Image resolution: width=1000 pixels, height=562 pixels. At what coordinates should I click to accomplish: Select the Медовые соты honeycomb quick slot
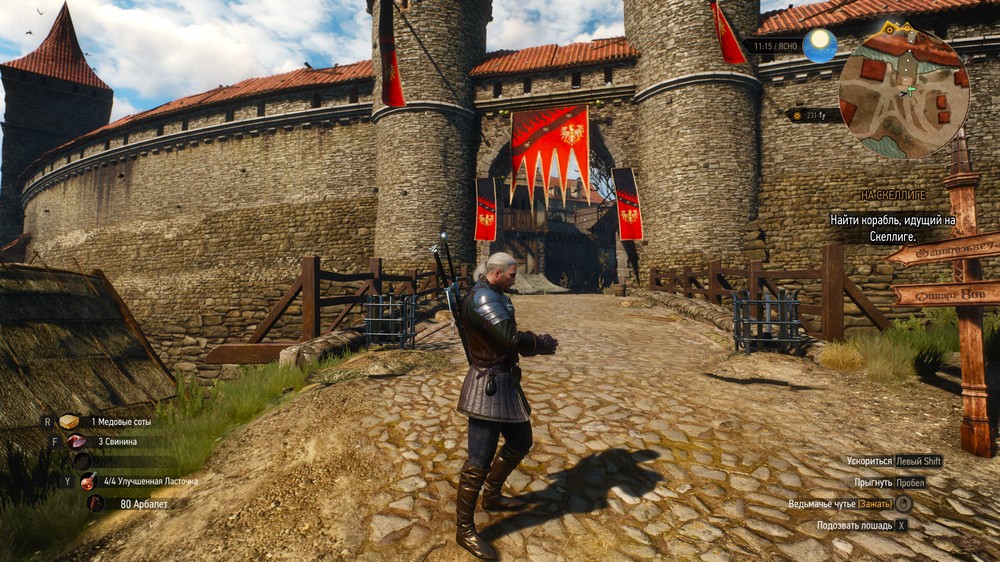[x=69, y=422]
